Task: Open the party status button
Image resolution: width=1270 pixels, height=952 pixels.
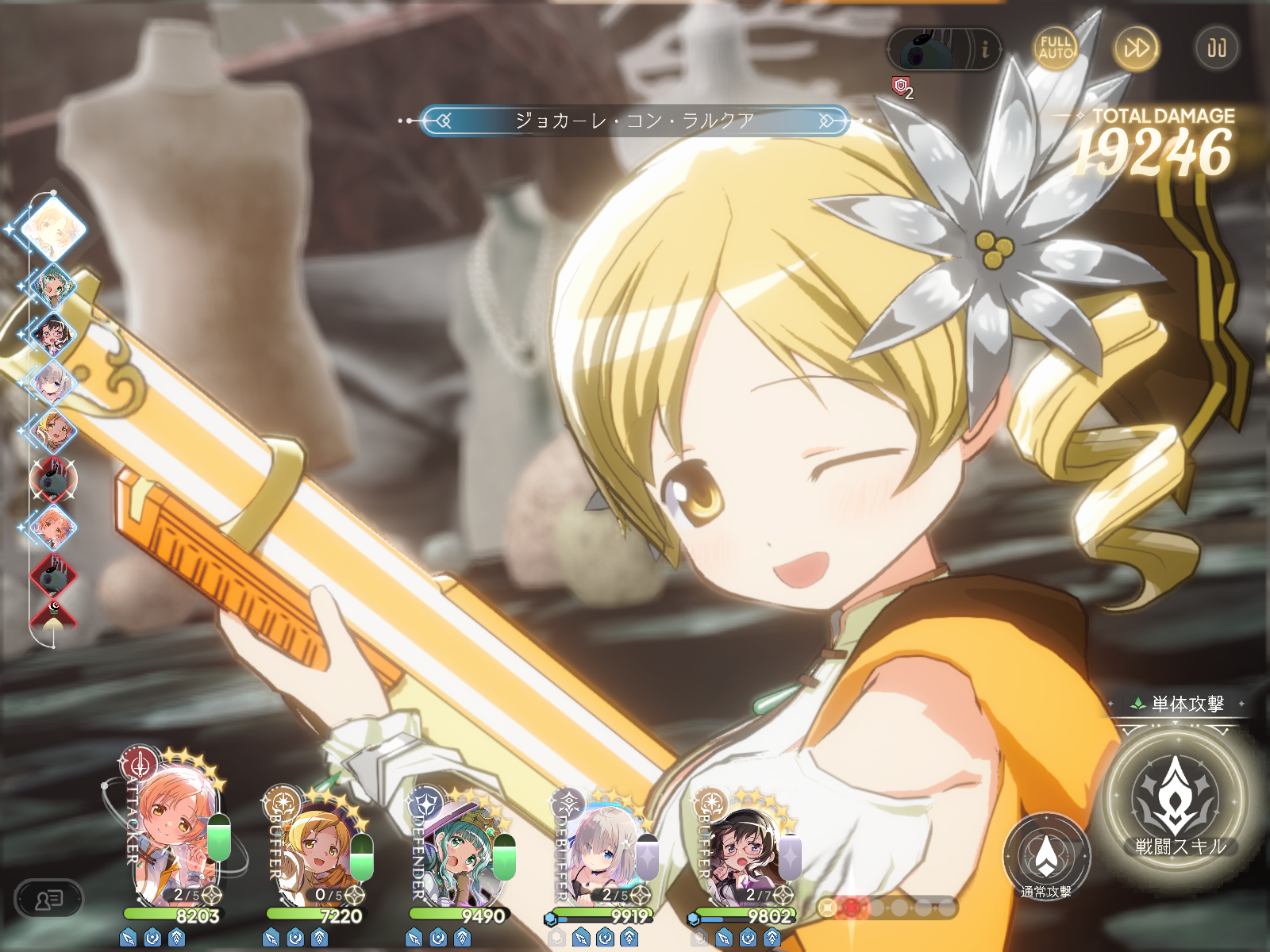Action: coord(48,900)
